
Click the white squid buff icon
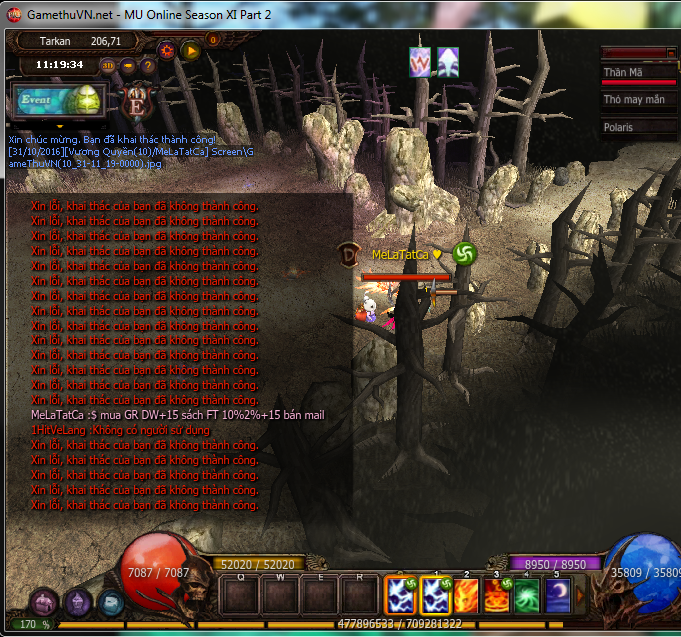tap(448, 62)
